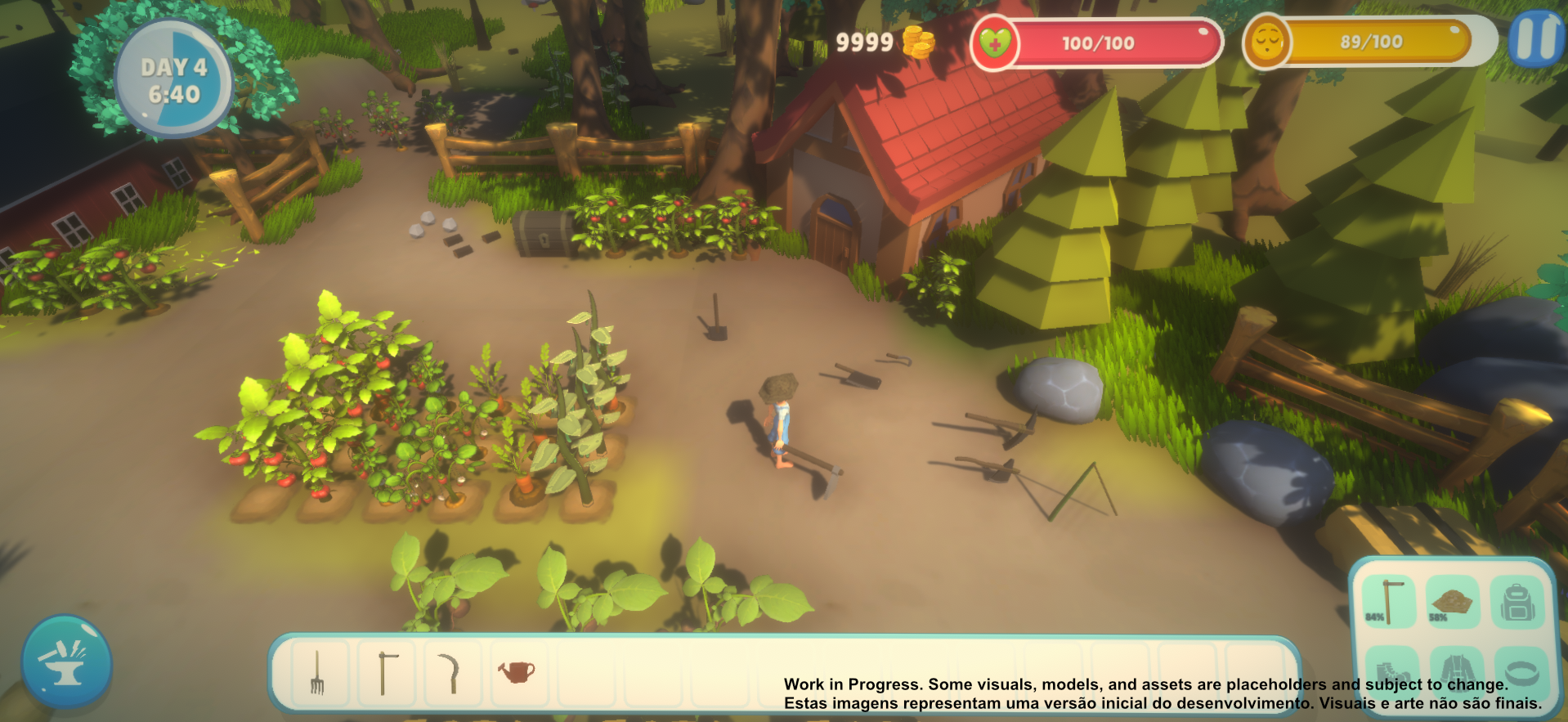
Task: Select the pitchfork in the hotbar
Action: [x=317, y=673]
